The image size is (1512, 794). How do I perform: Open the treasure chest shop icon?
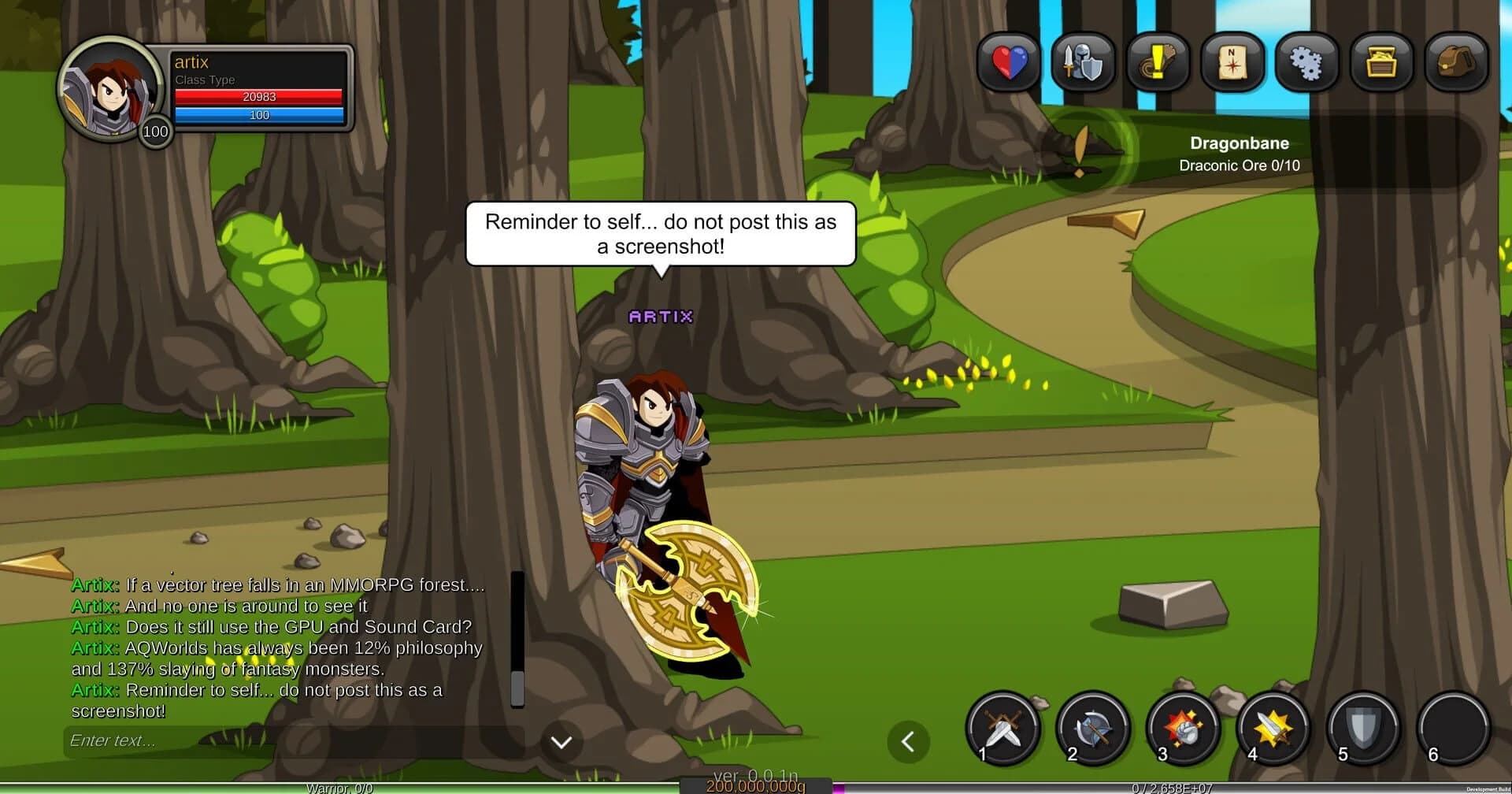[x=1381, y=63]
